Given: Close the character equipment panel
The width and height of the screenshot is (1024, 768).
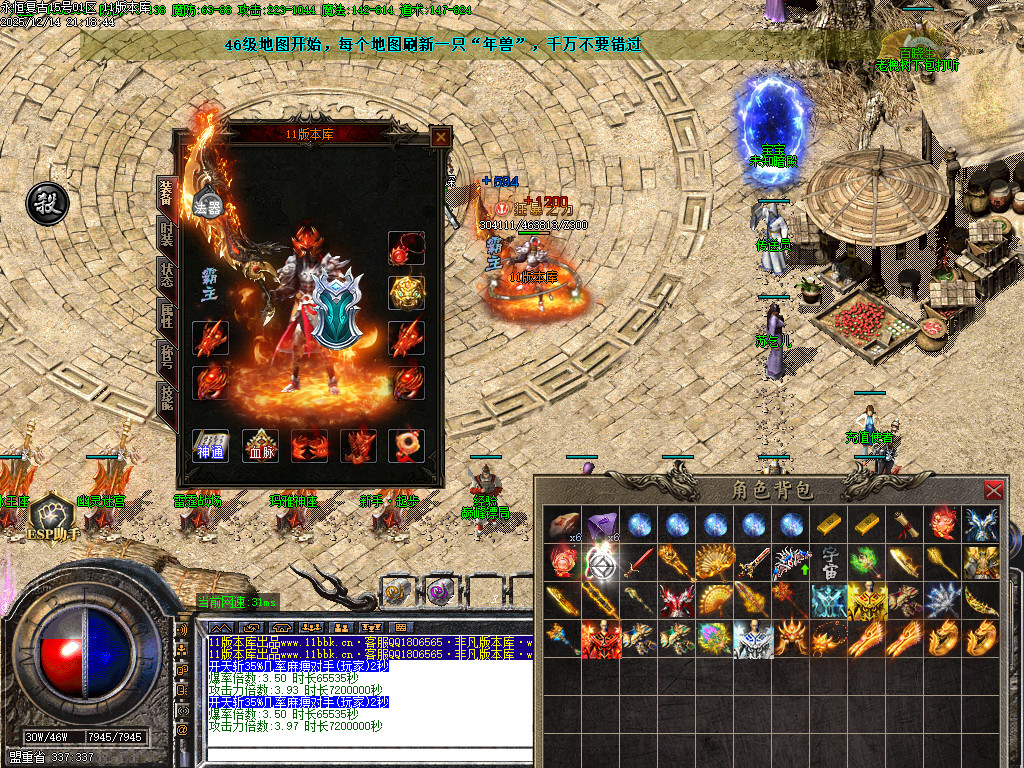Looking at the screenshot, I should pos(439,137).
